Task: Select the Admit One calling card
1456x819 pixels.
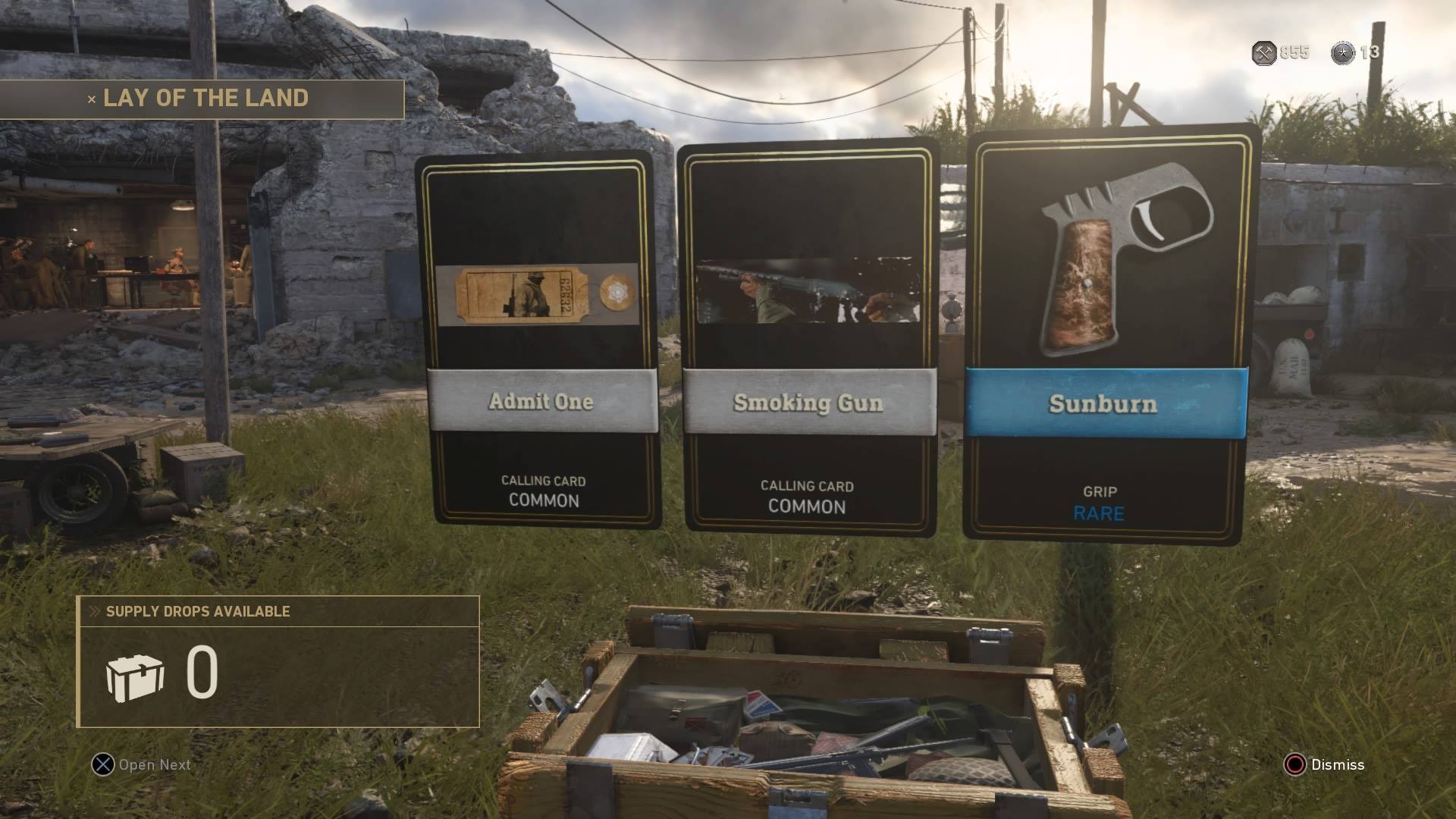Action: click(x=541, y=334)
